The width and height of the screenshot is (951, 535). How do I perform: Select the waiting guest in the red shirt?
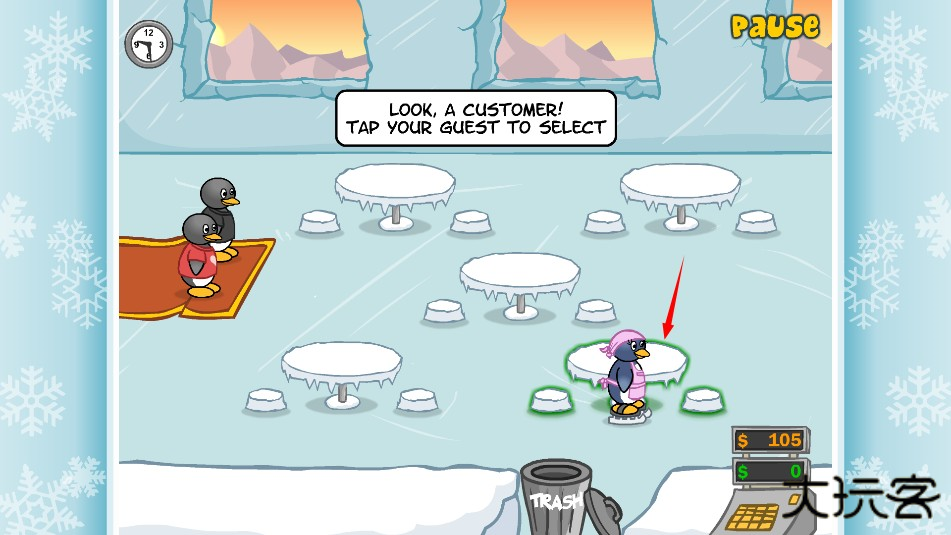200,257
